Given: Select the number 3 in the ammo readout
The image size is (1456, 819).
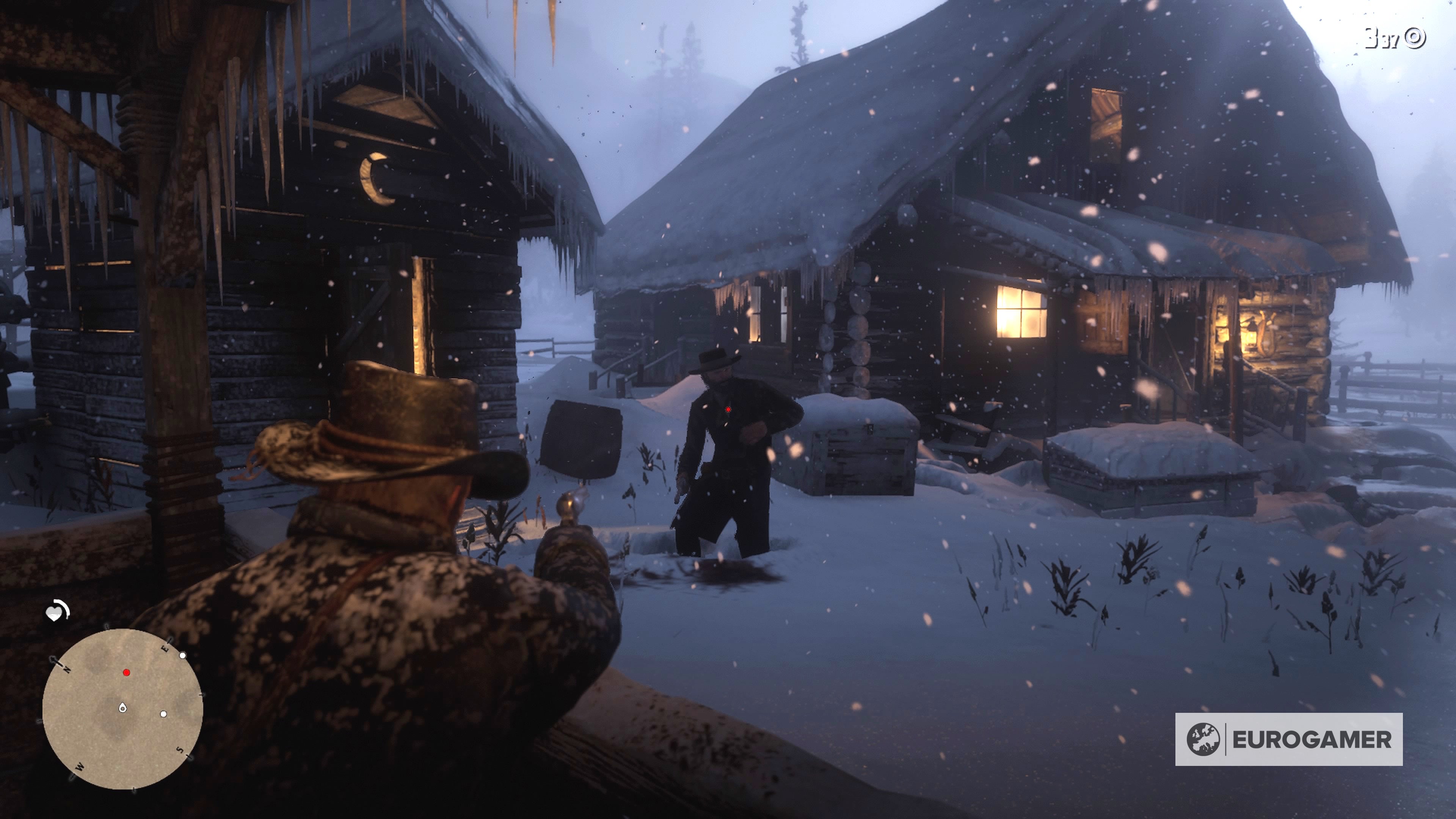Looking at the screenshot, I should coord(1372,37).
